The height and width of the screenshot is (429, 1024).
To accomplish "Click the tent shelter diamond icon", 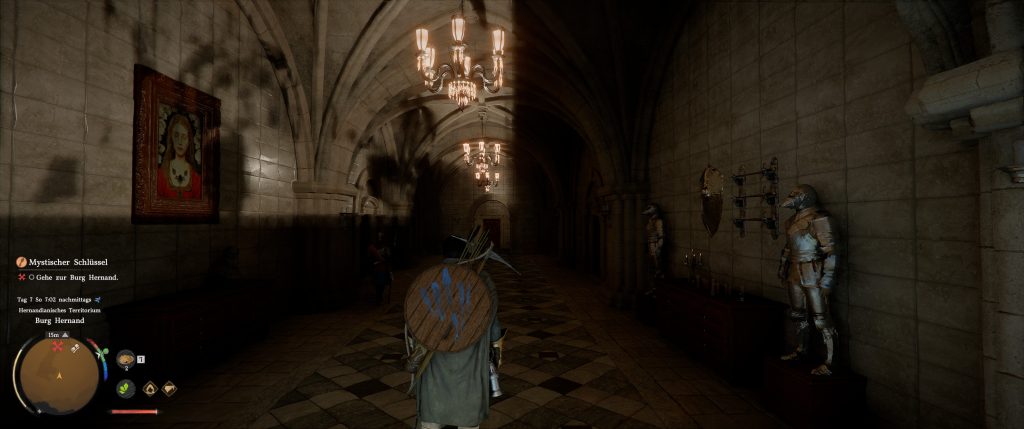I will pyautogui.click(x=169, y=389).
